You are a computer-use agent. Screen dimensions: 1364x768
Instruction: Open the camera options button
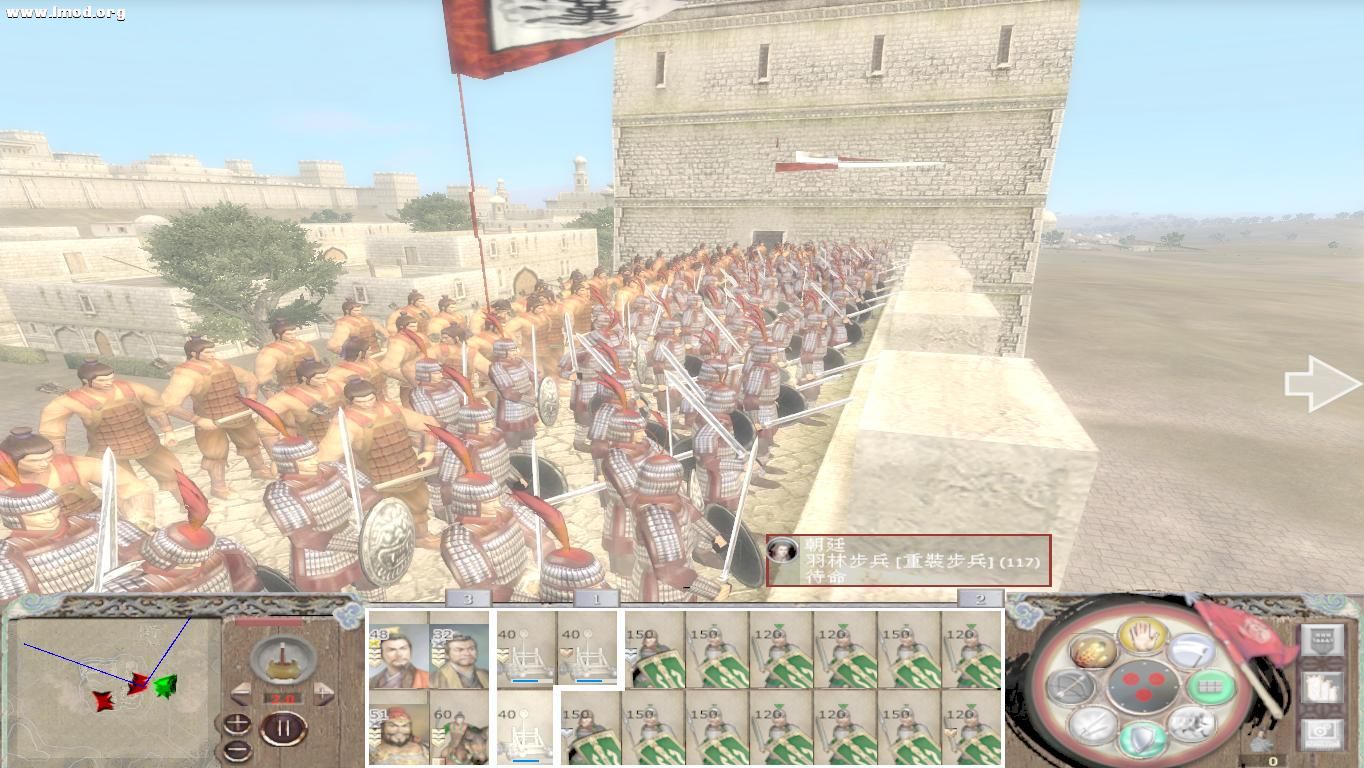pyautogui.click(x=1323, y=731)
